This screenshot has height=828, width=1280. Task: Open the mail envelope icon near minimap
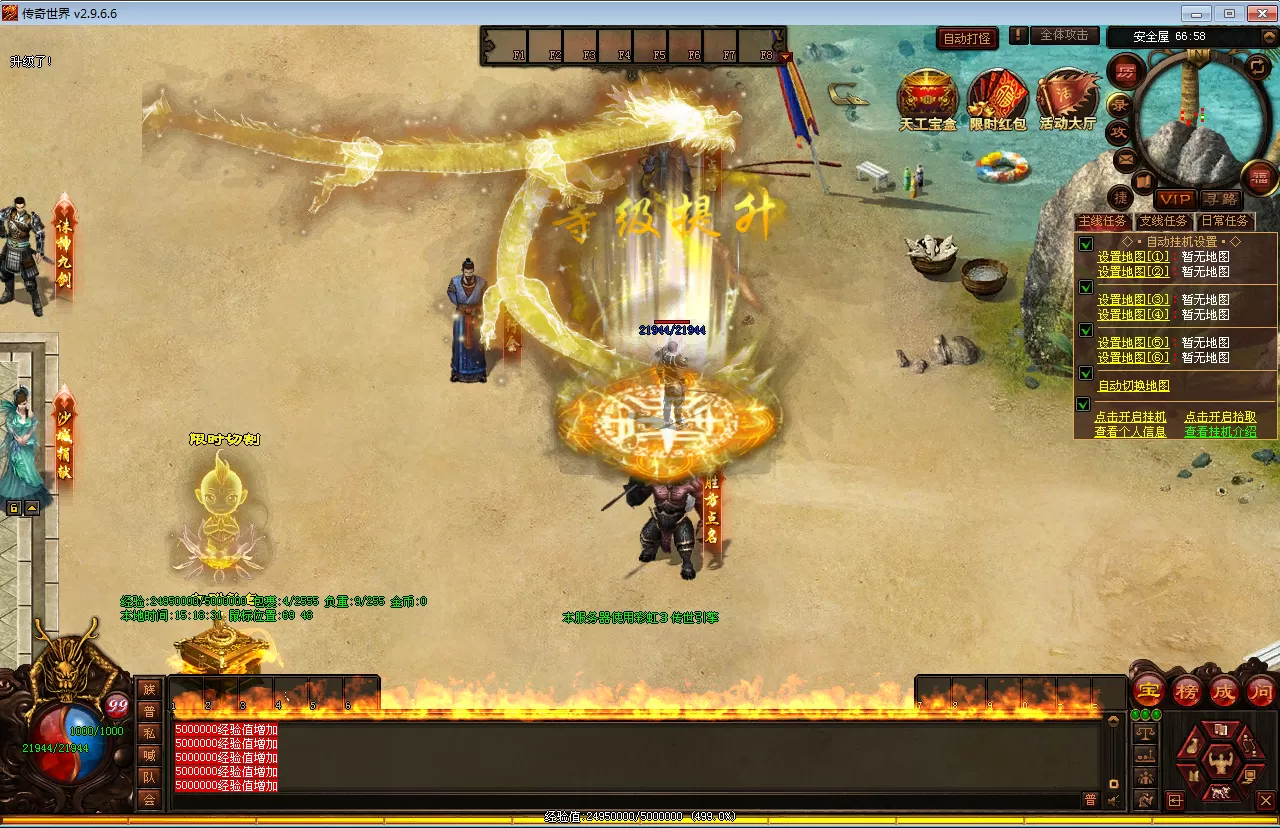click(1126, 158)
